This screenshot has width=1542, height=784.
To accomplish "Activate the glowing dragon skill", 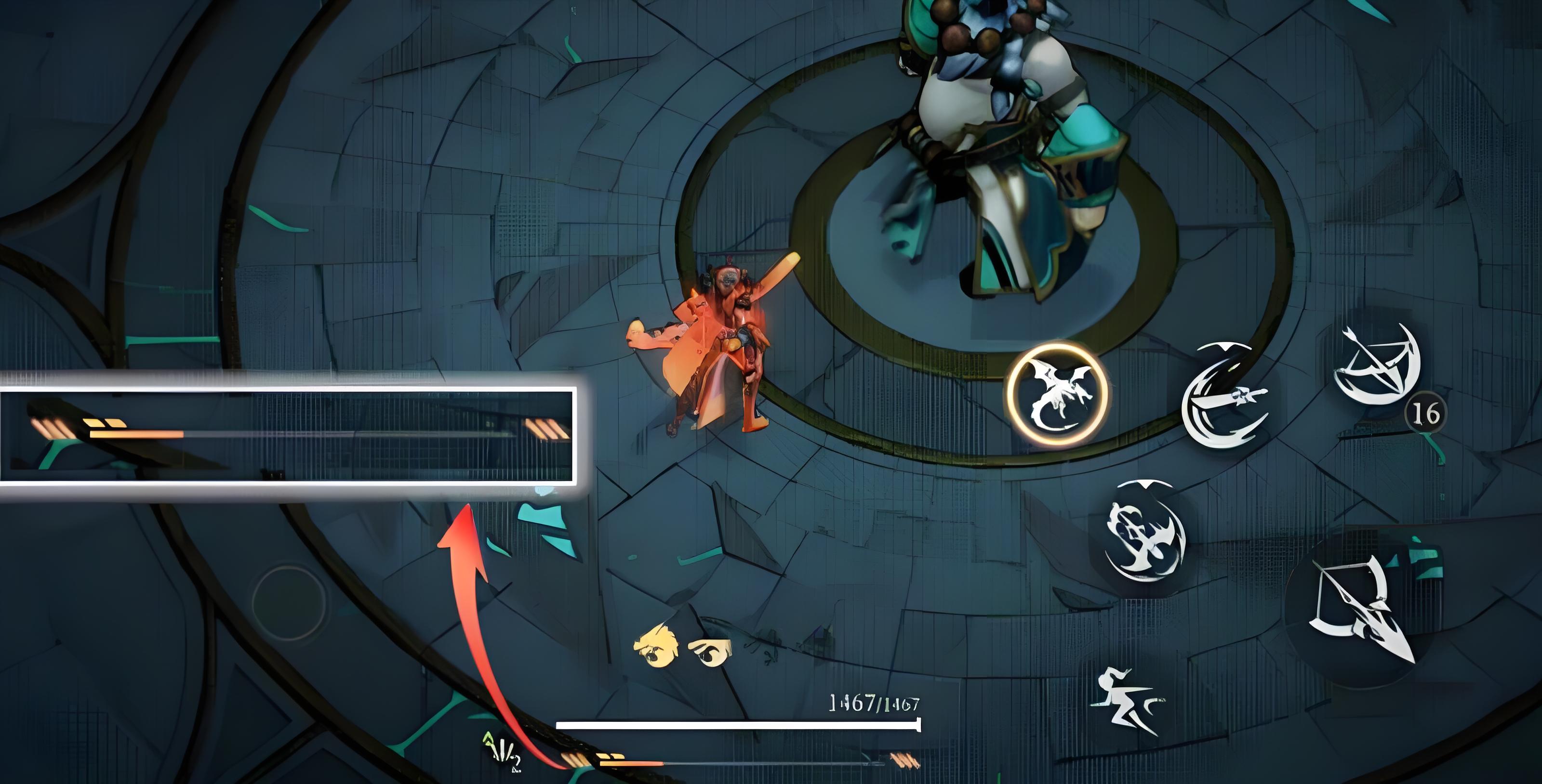I will pos(1057,394).
